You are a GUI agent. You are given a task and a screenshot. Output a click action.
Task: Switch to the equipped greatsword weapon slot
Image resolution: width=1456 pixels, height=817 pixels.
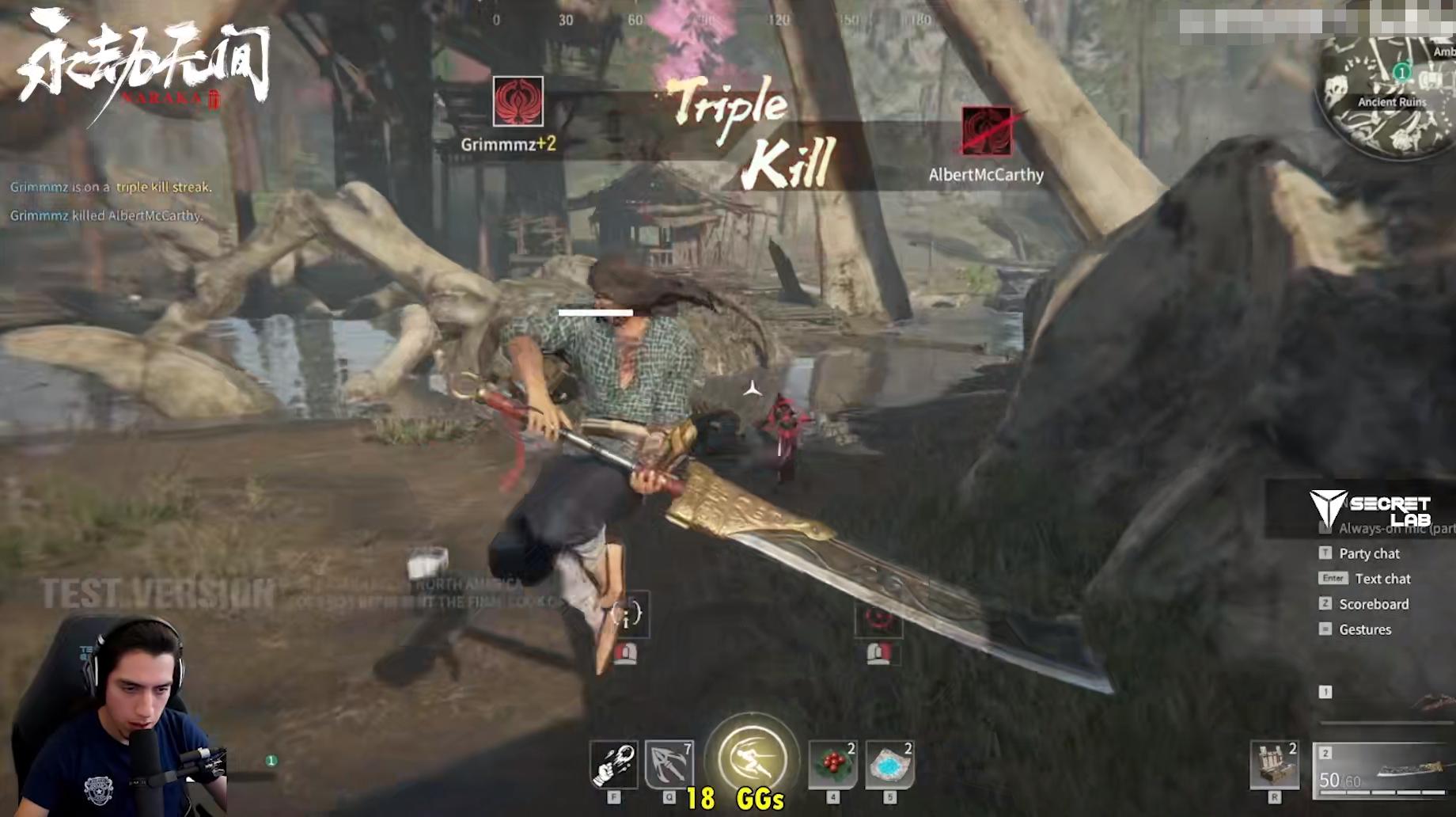tap(1385, 770)
